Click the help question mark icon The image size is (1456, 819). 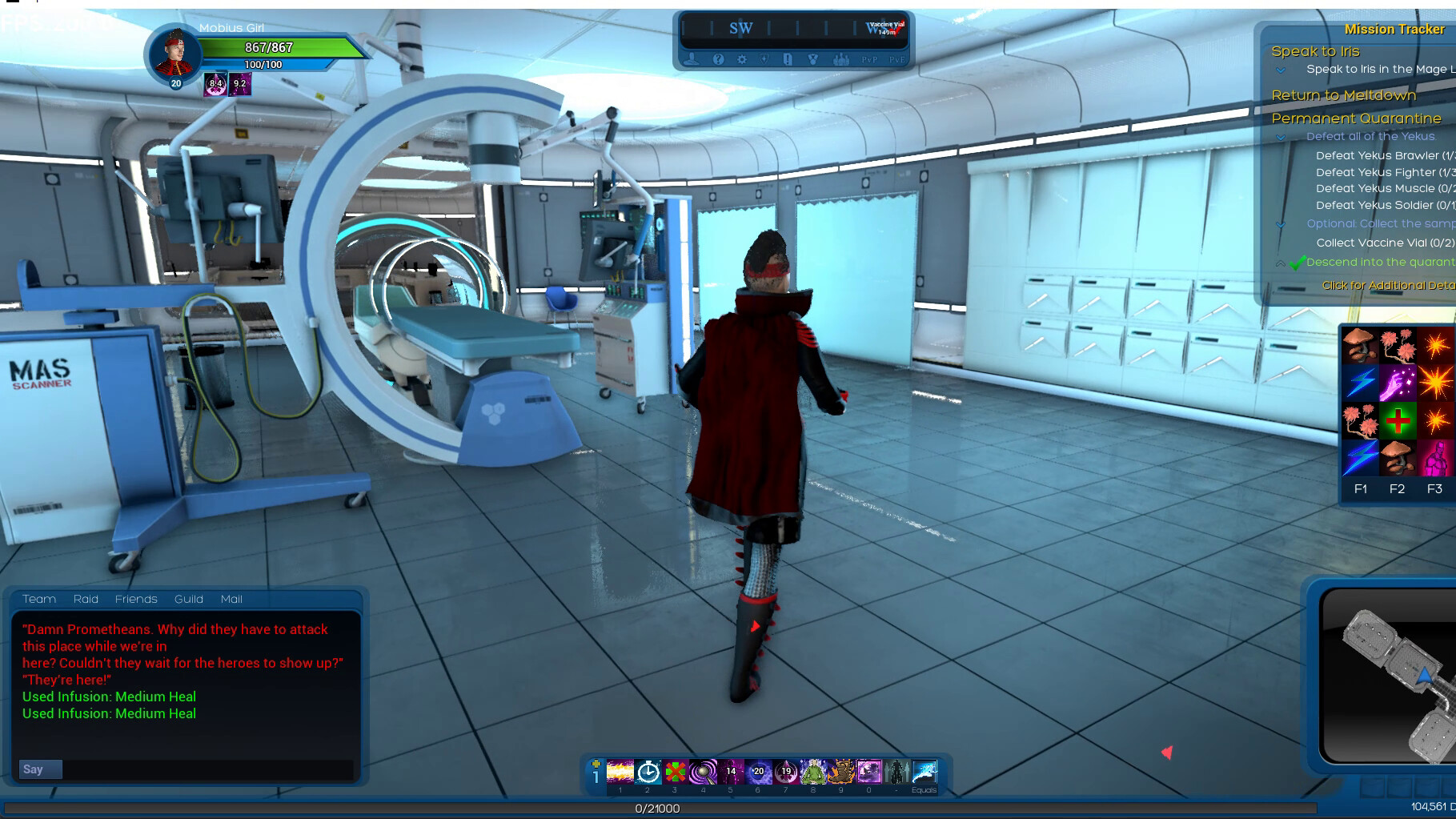point(718,59)
